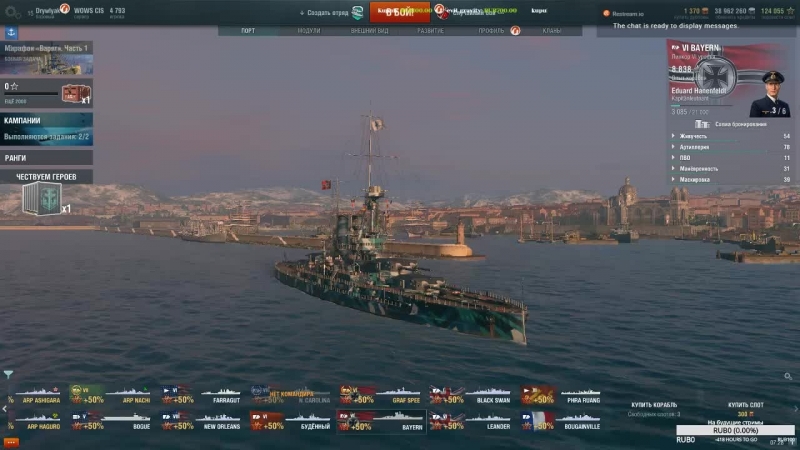
Task: Open the «Профиль» tab
Action: [x=491, y=30]
